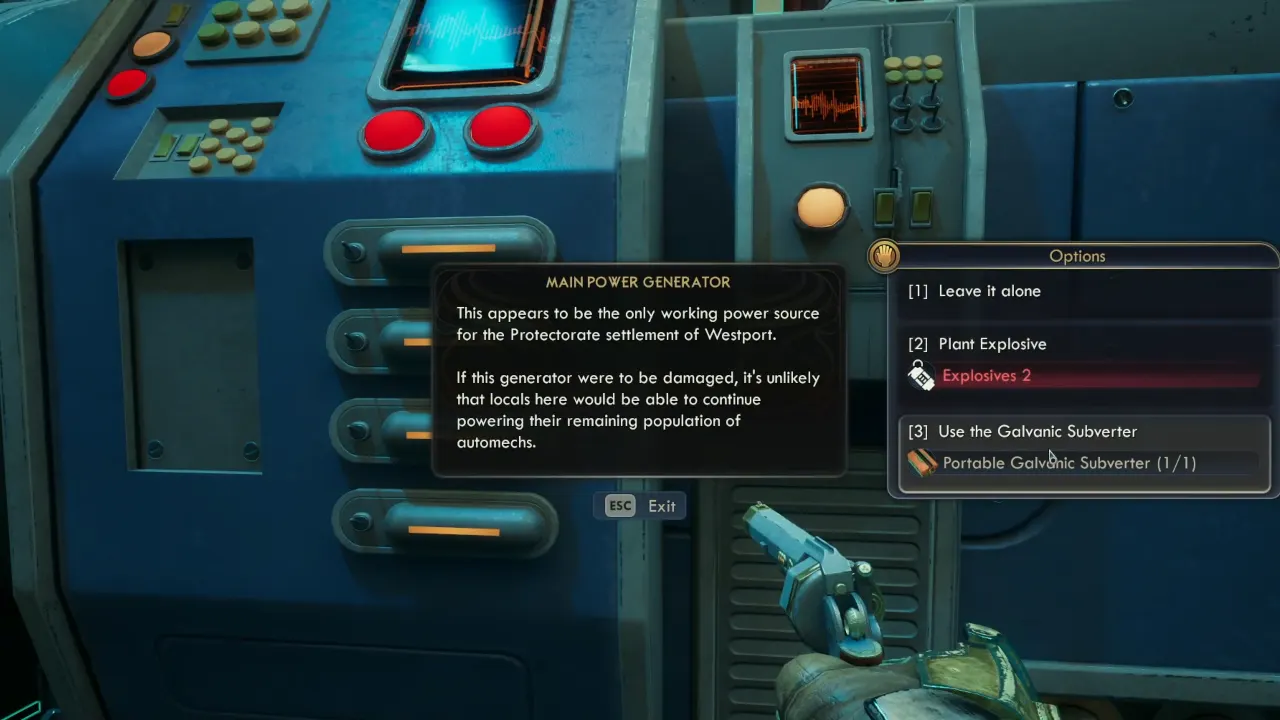
Task: Click the orange slider bar on the top capsule panel
Action: pos(450,250)
